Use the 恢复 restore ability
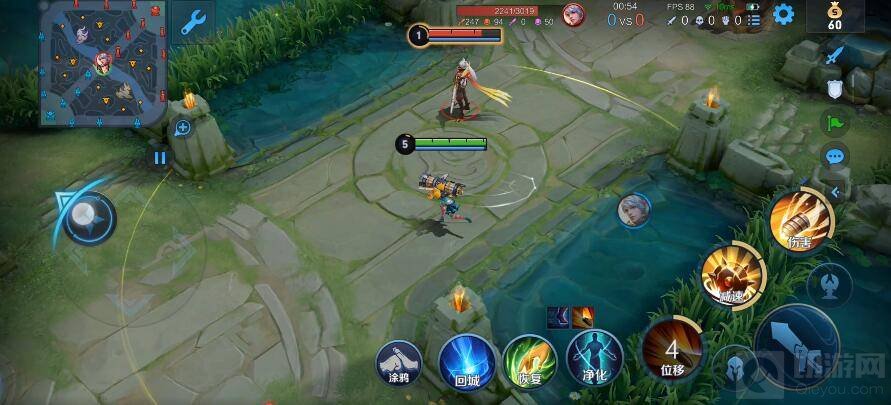This screenshot has height=405, width=891. 529,359
